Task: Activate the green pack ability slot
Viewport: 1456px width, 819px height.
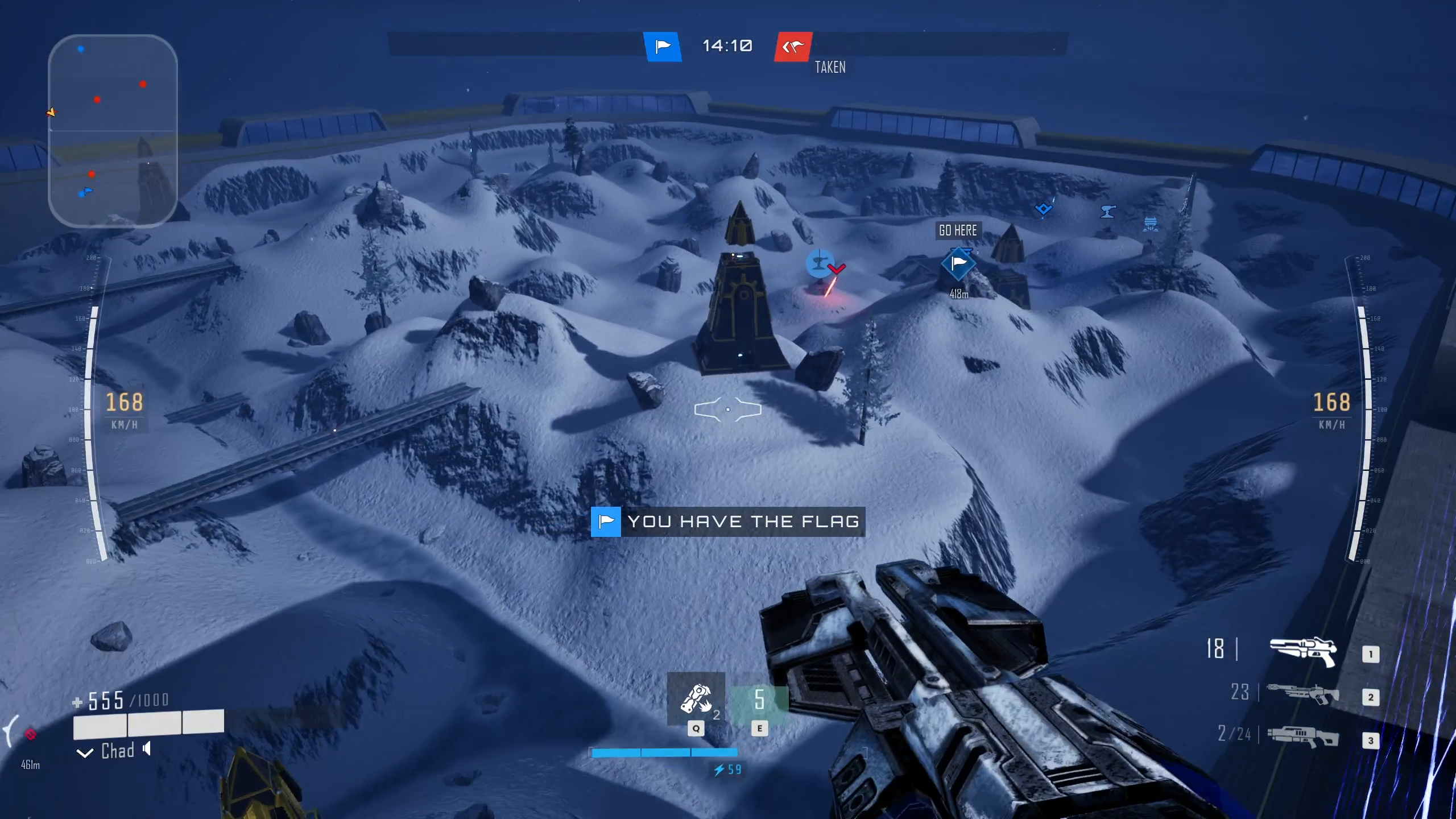Action: 759,700
